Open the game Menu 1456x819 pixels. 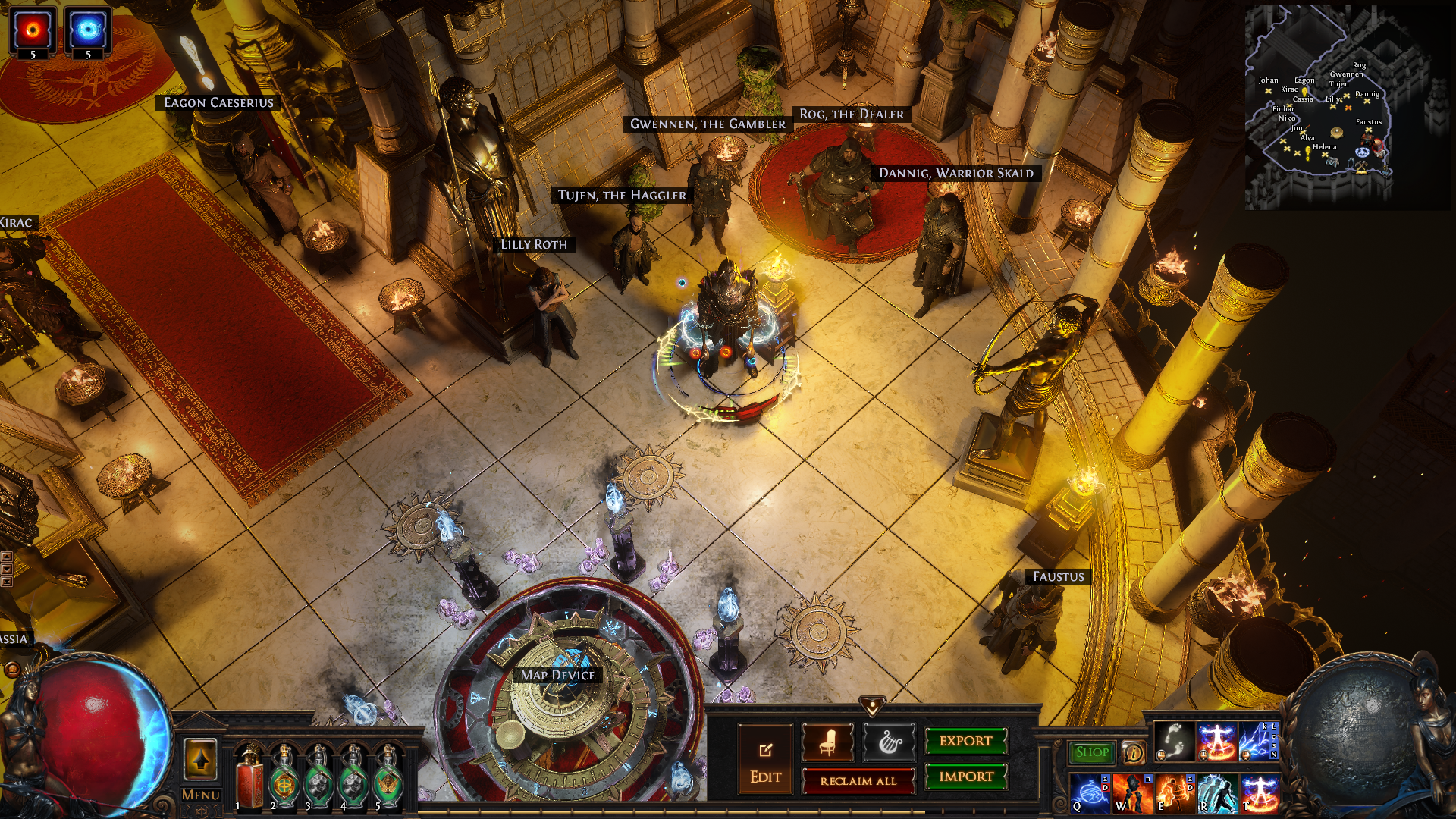(x=201, y=795)
